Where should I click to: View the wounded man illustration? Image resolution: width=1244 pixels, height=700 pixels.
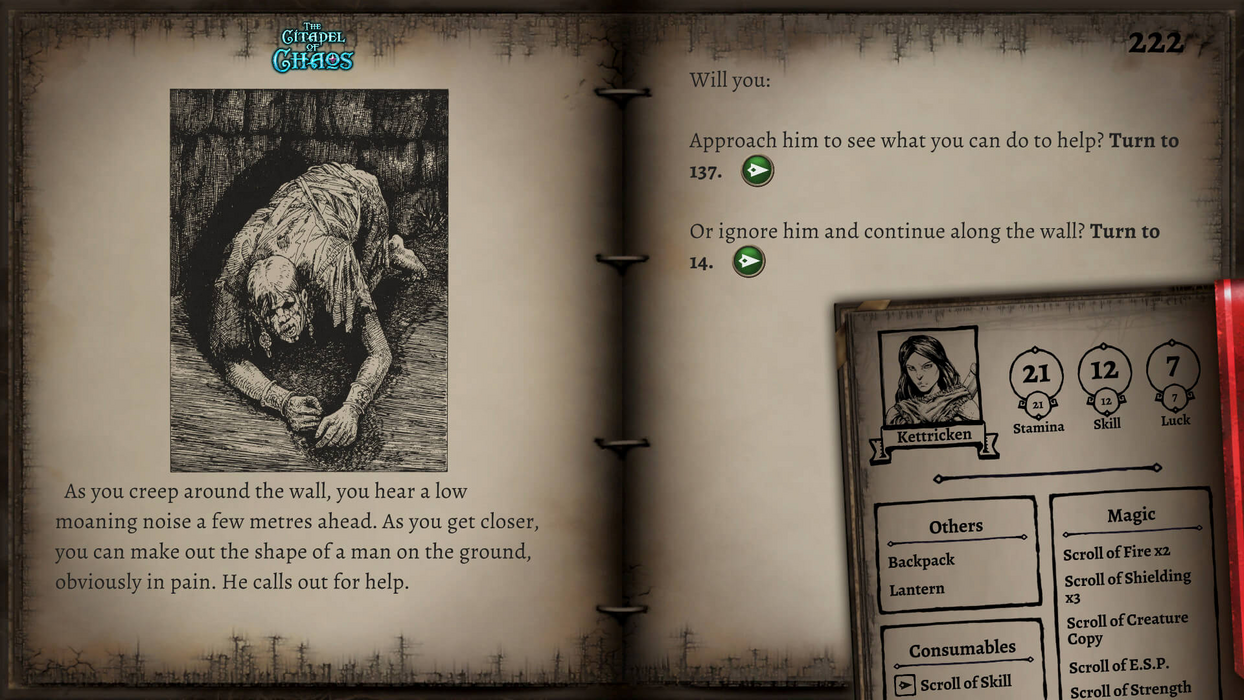[308, 280]
